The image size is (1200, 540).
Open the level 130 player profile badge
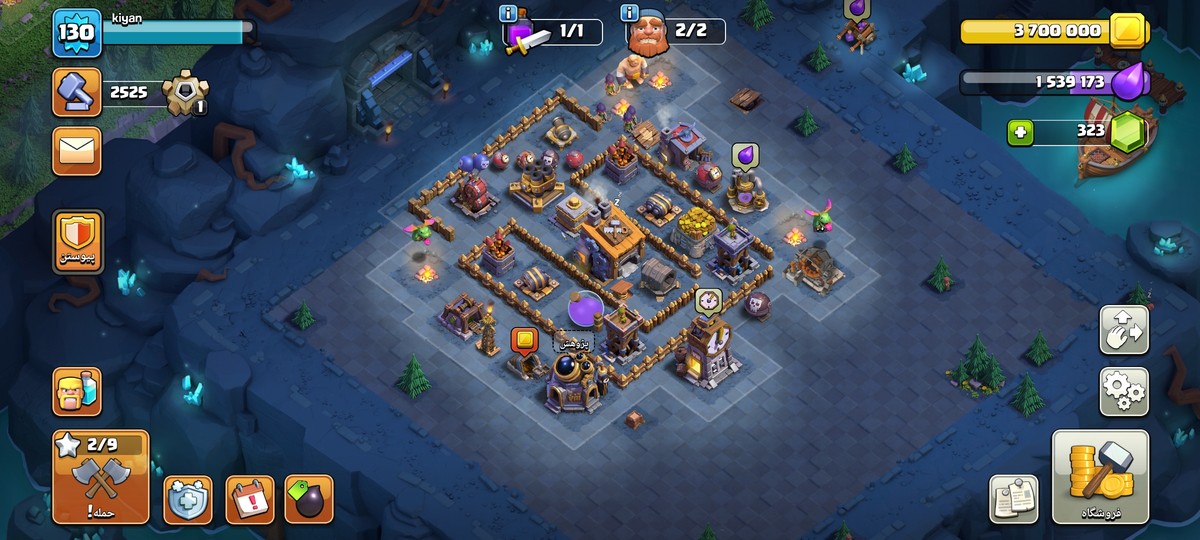pos(77,33)
